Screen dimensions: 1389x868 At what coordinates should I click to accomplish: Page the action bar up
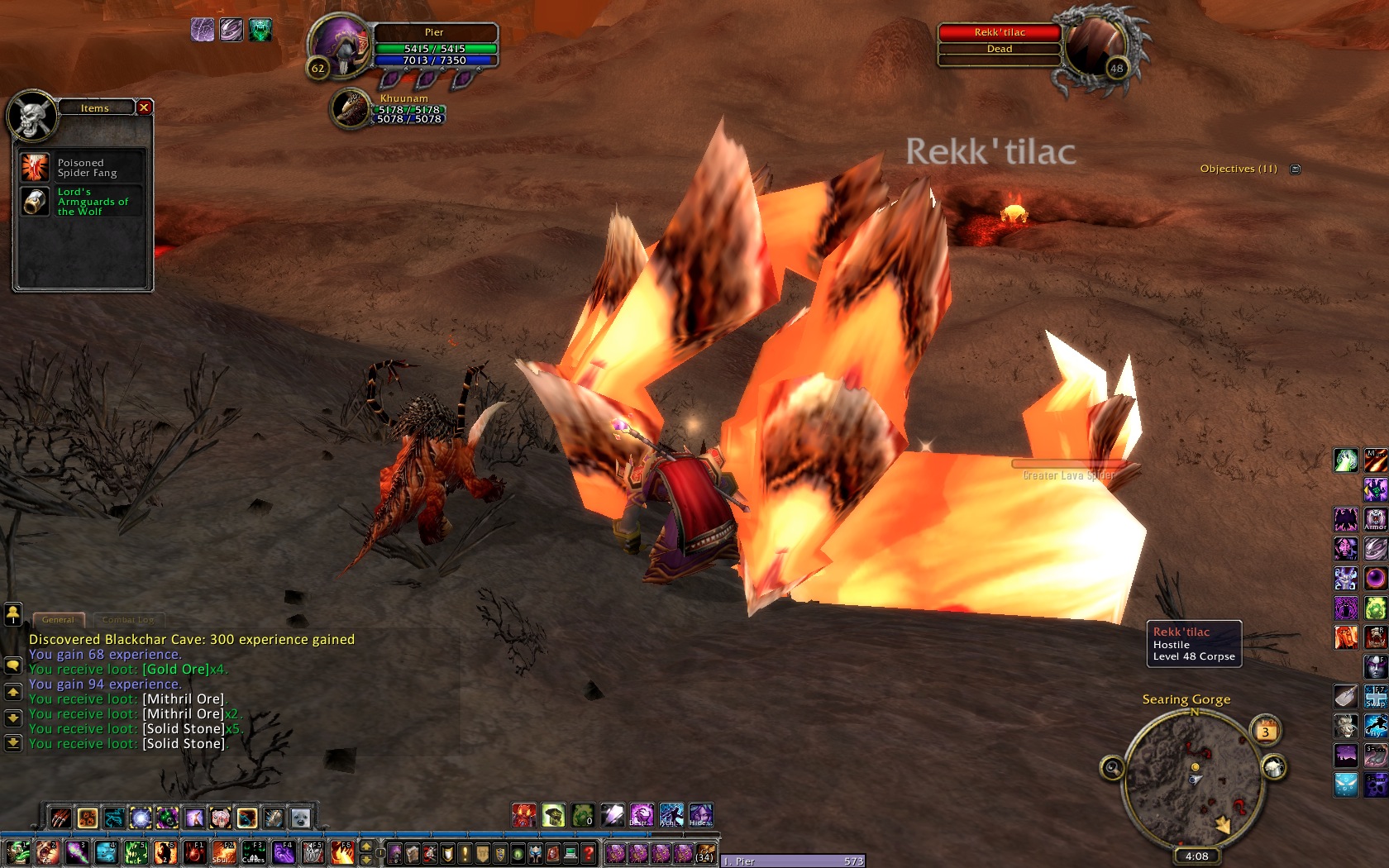367,847
